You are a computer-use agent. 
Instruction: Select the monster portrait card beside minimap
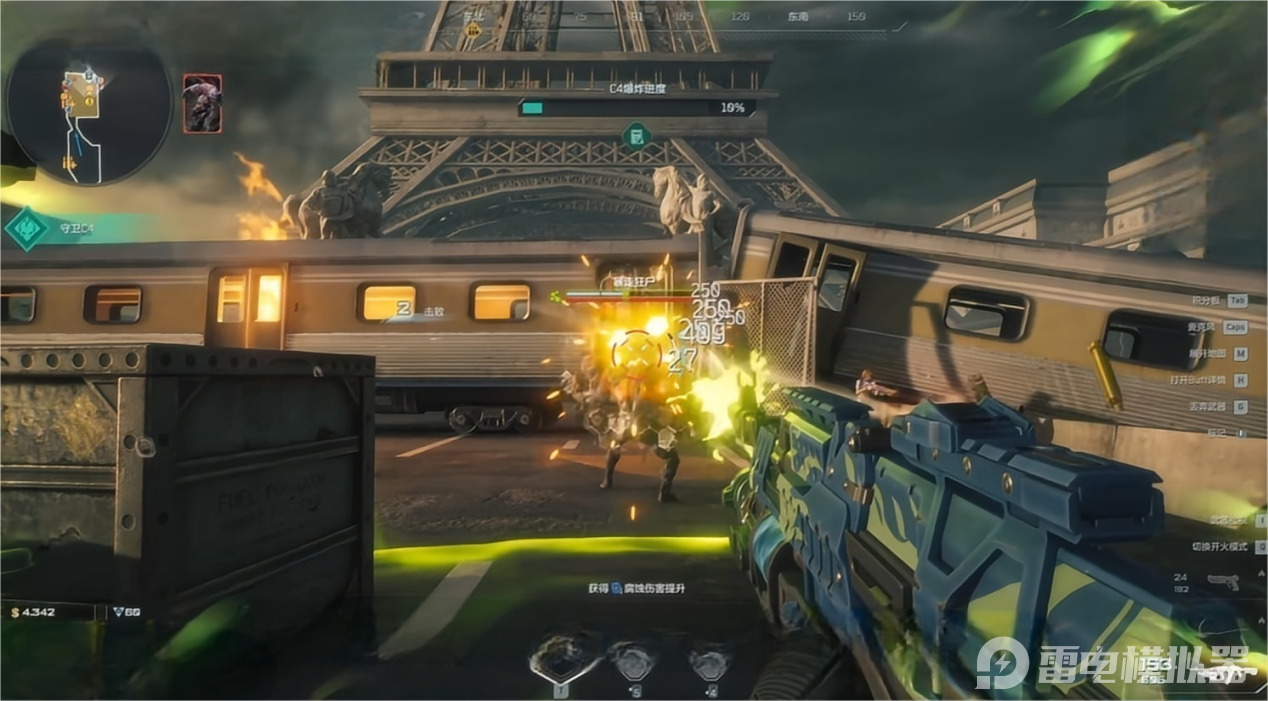click(202, 103)
